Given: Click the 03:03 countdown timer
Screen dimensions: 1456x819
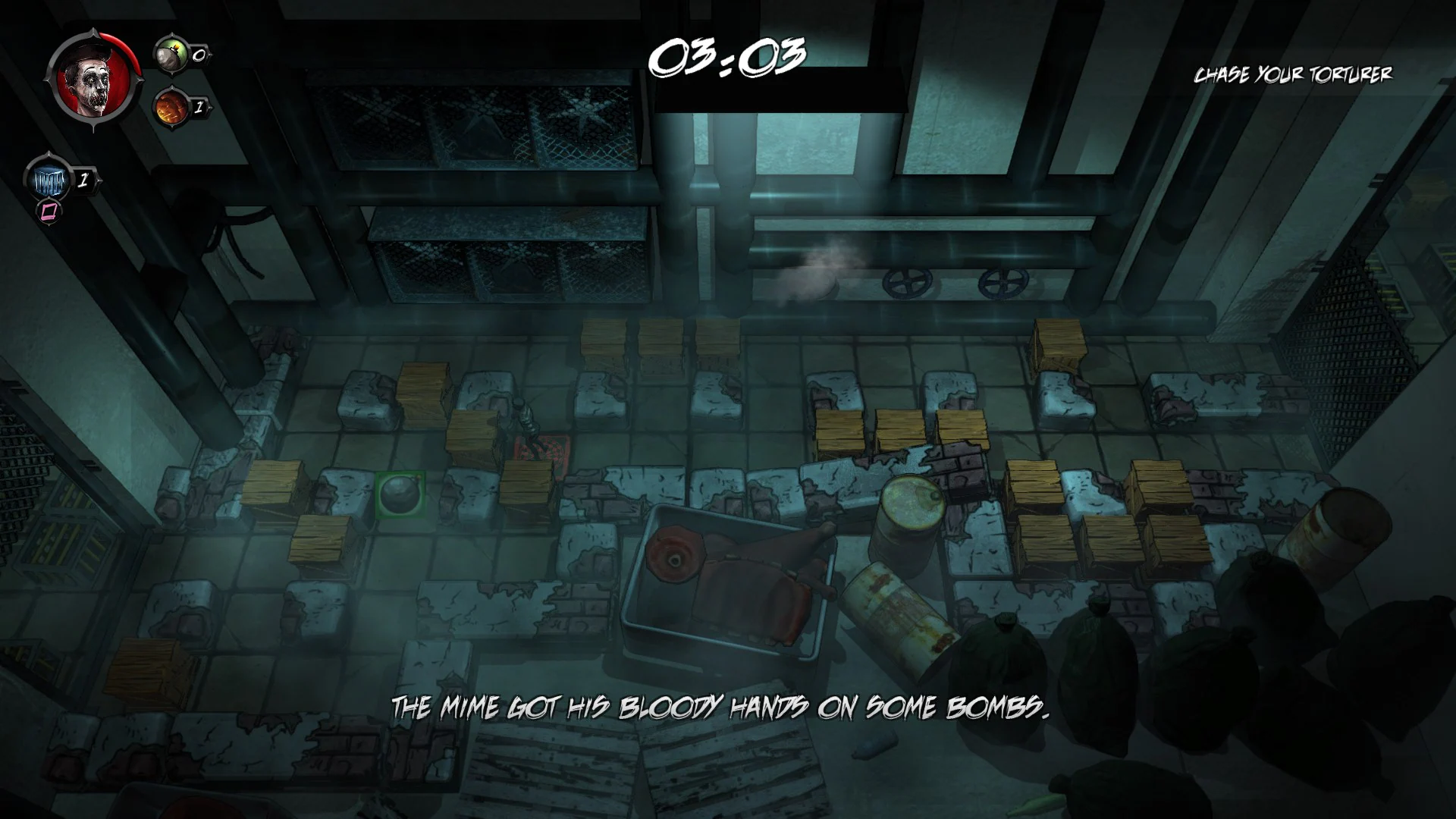Looking at the screenshot, I should coord(730,57).
